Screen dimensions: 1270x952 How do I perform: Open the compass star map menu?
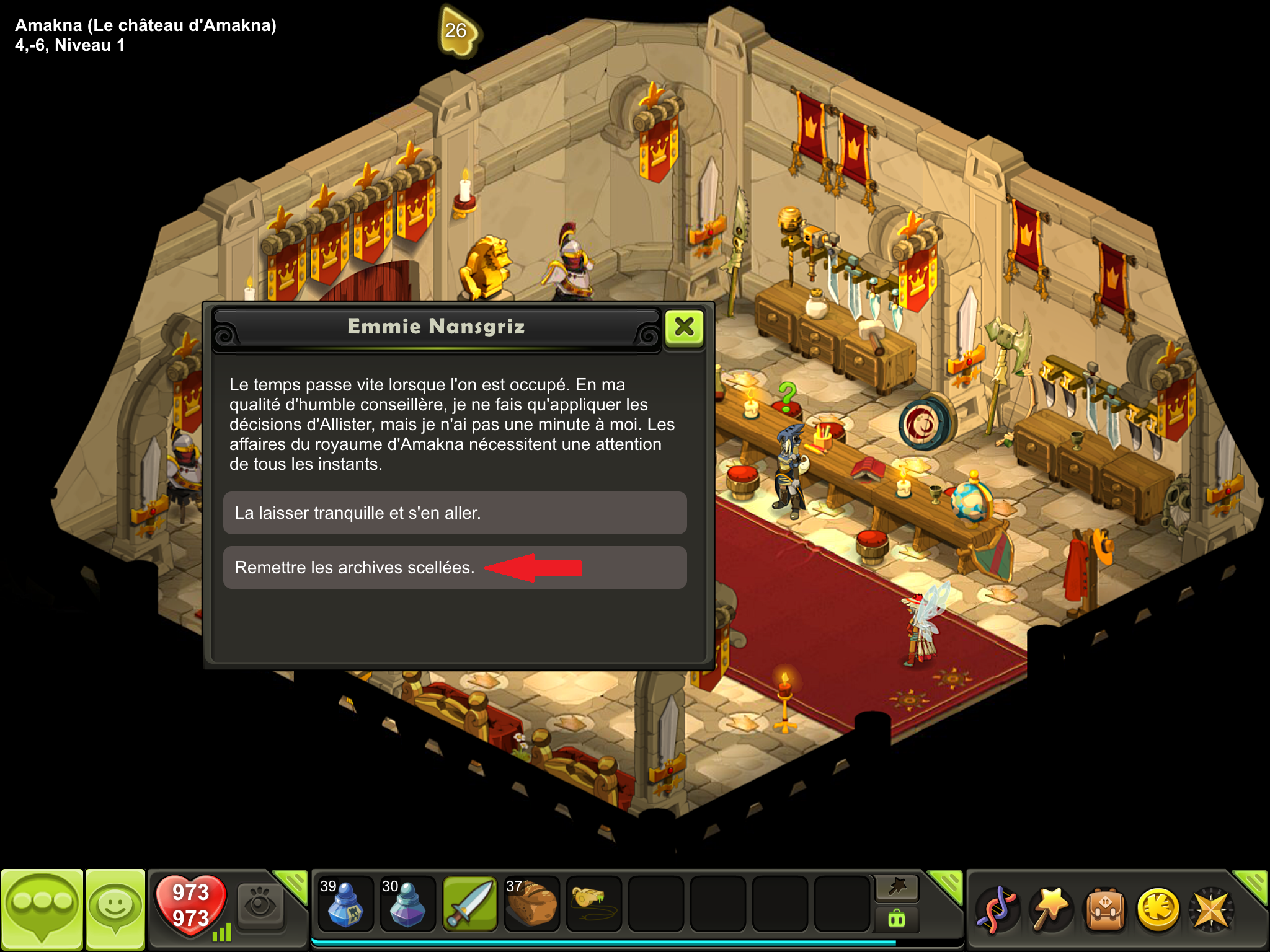tap(1210, 910)
